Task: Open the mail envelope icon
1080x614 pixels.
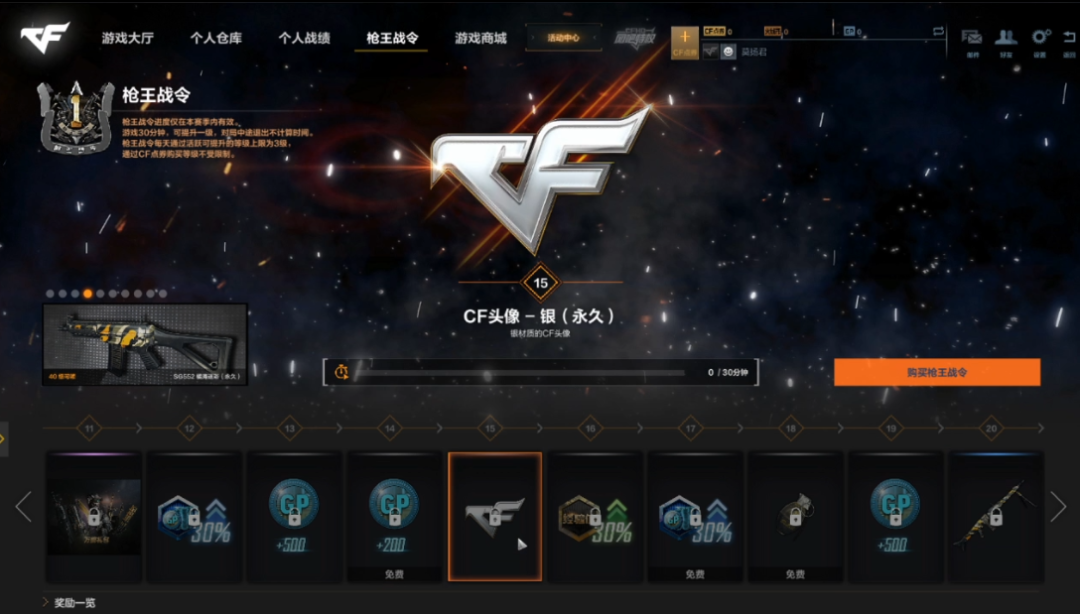Action: [971, 37]
